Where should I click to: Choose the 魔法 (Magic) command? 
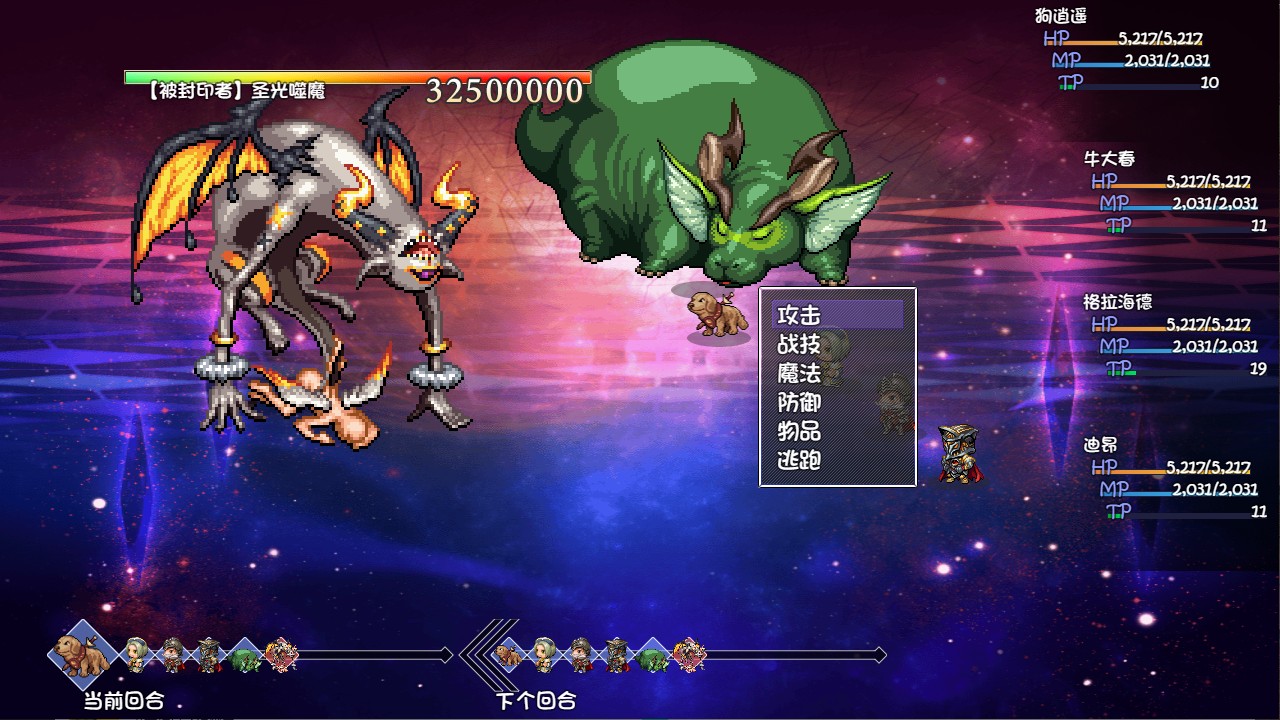(800, 373)
